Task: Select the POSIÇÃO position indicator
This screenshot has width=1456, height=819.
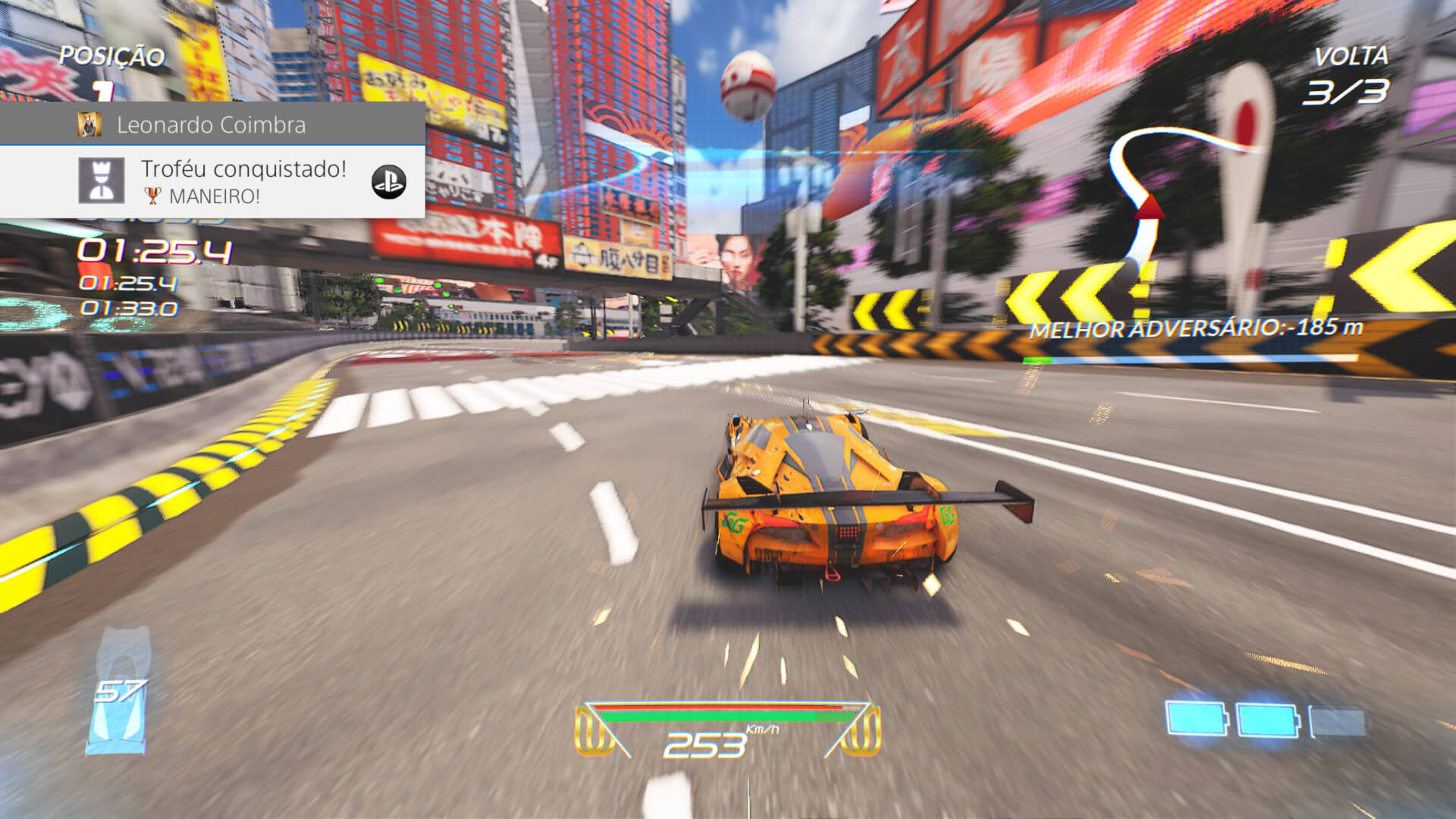Action: tap(112, 55)
